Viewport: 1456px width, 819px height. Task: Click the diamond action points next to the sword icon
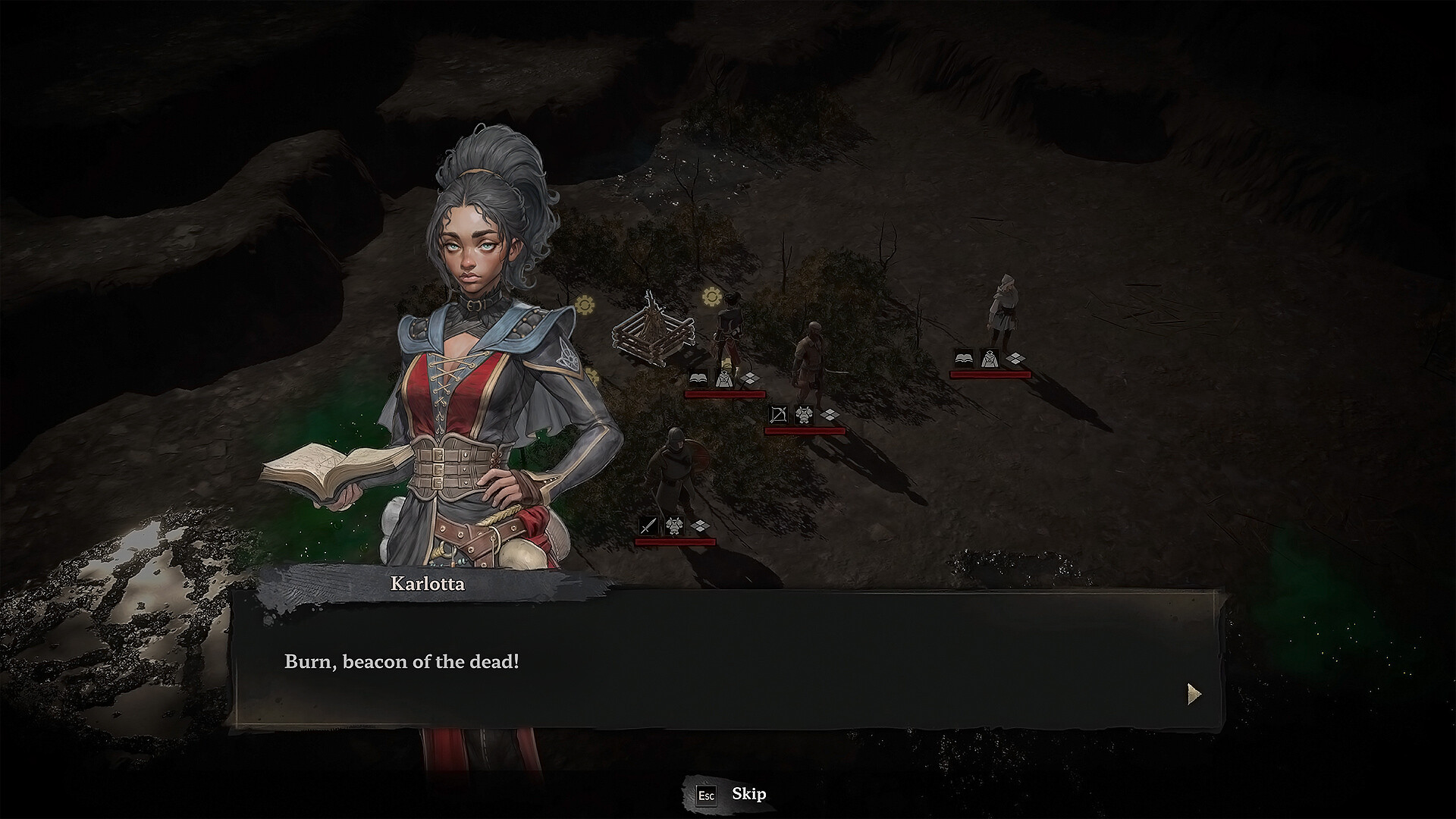coord(700,525)
